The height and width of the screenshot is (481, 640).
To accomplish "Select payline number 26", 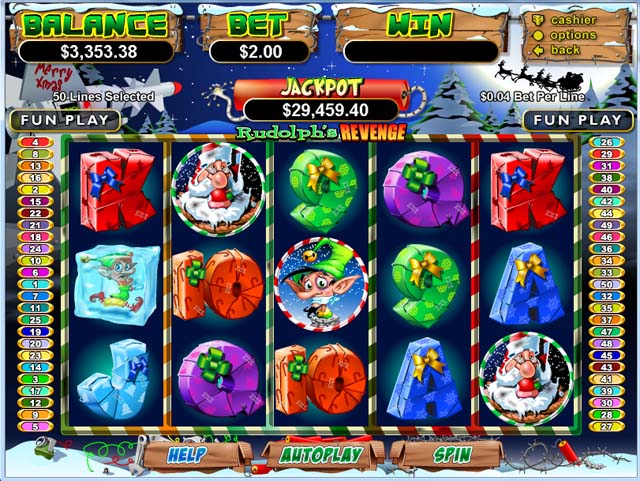I will (x=605, y=142).
